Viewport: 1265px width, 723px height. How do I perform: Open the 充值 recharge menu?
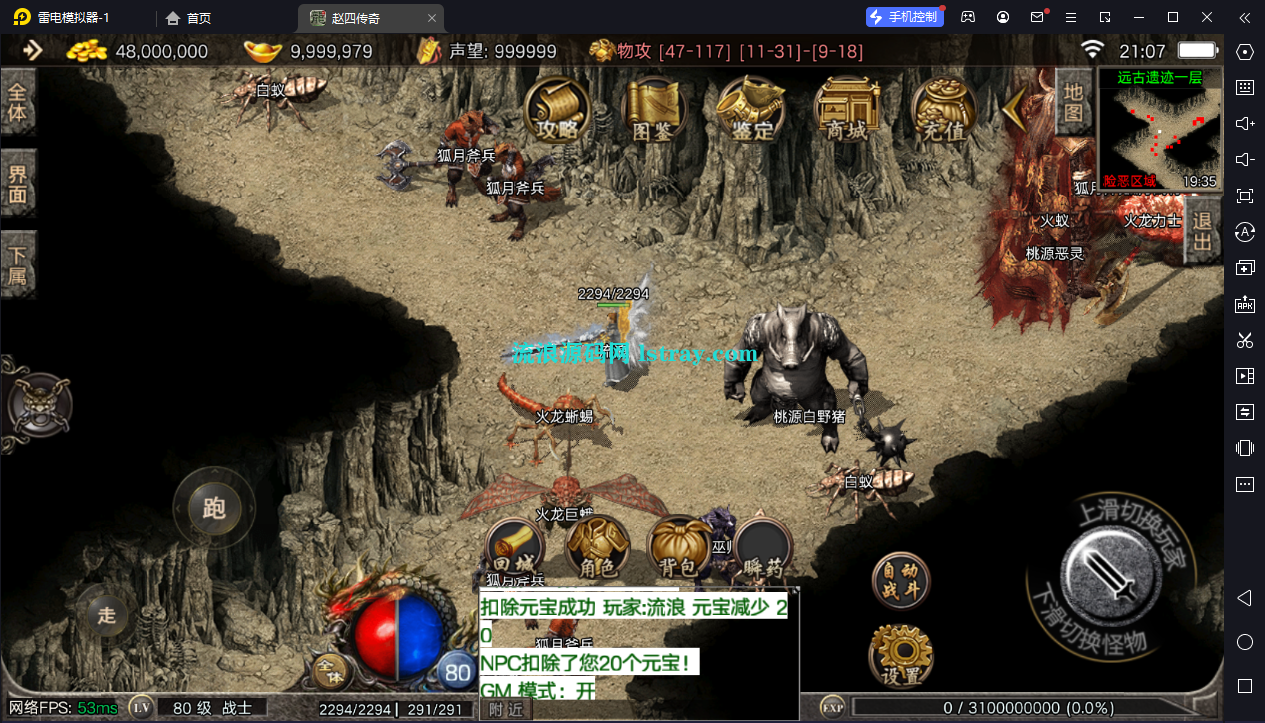[944, 110]
